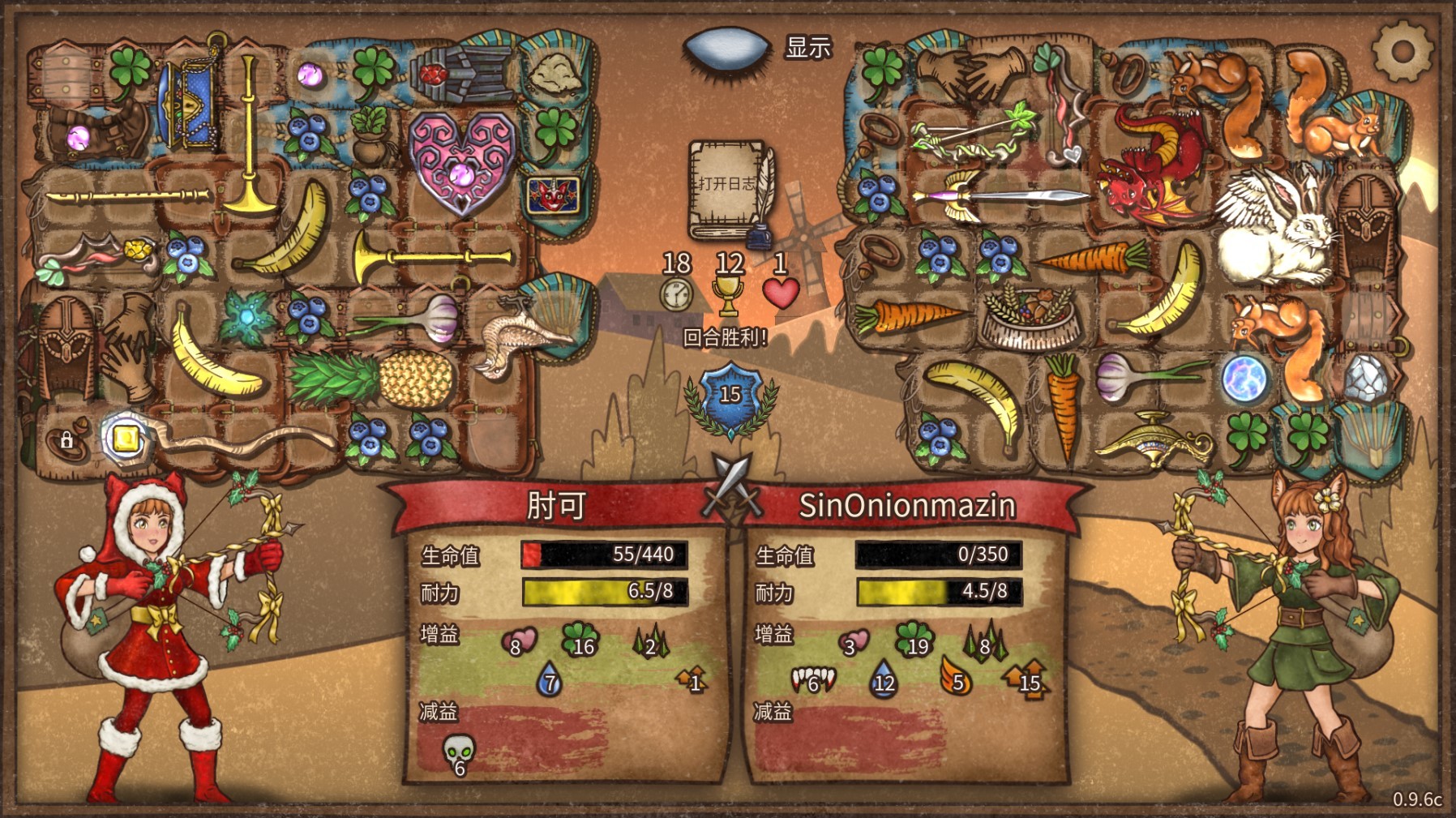Inspect the pink heart gem item

[x=461, y=162]
